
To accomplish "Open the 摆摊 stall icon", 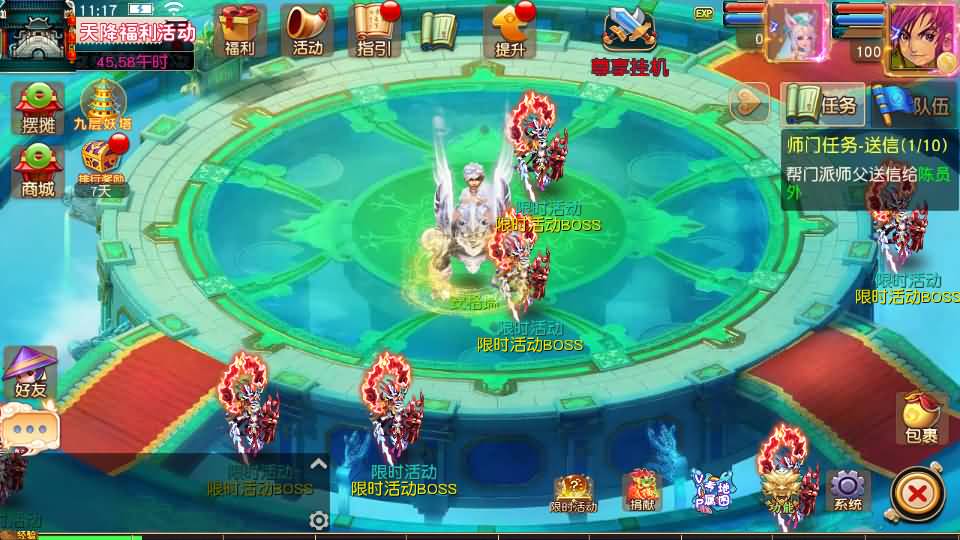I will click(x=38, y=108).
